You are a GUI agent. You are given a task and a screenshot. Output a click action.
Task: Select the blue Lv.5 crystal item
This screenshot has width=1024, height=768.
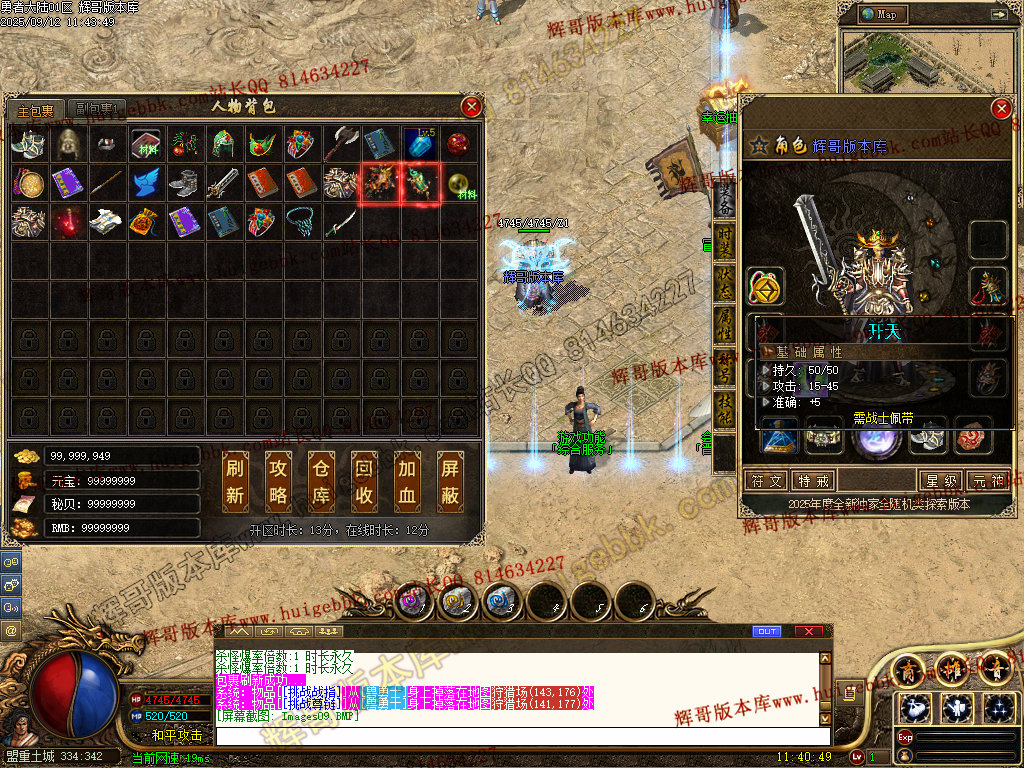[x=419, y=144]
